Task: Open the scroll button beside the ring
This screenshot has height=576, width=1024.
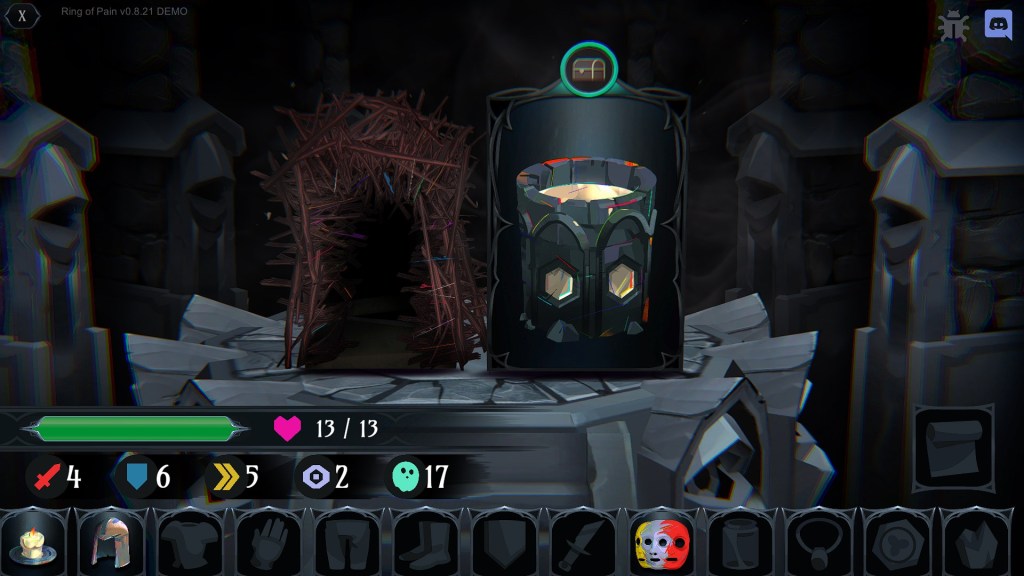Action: click(x=952, y=443)
